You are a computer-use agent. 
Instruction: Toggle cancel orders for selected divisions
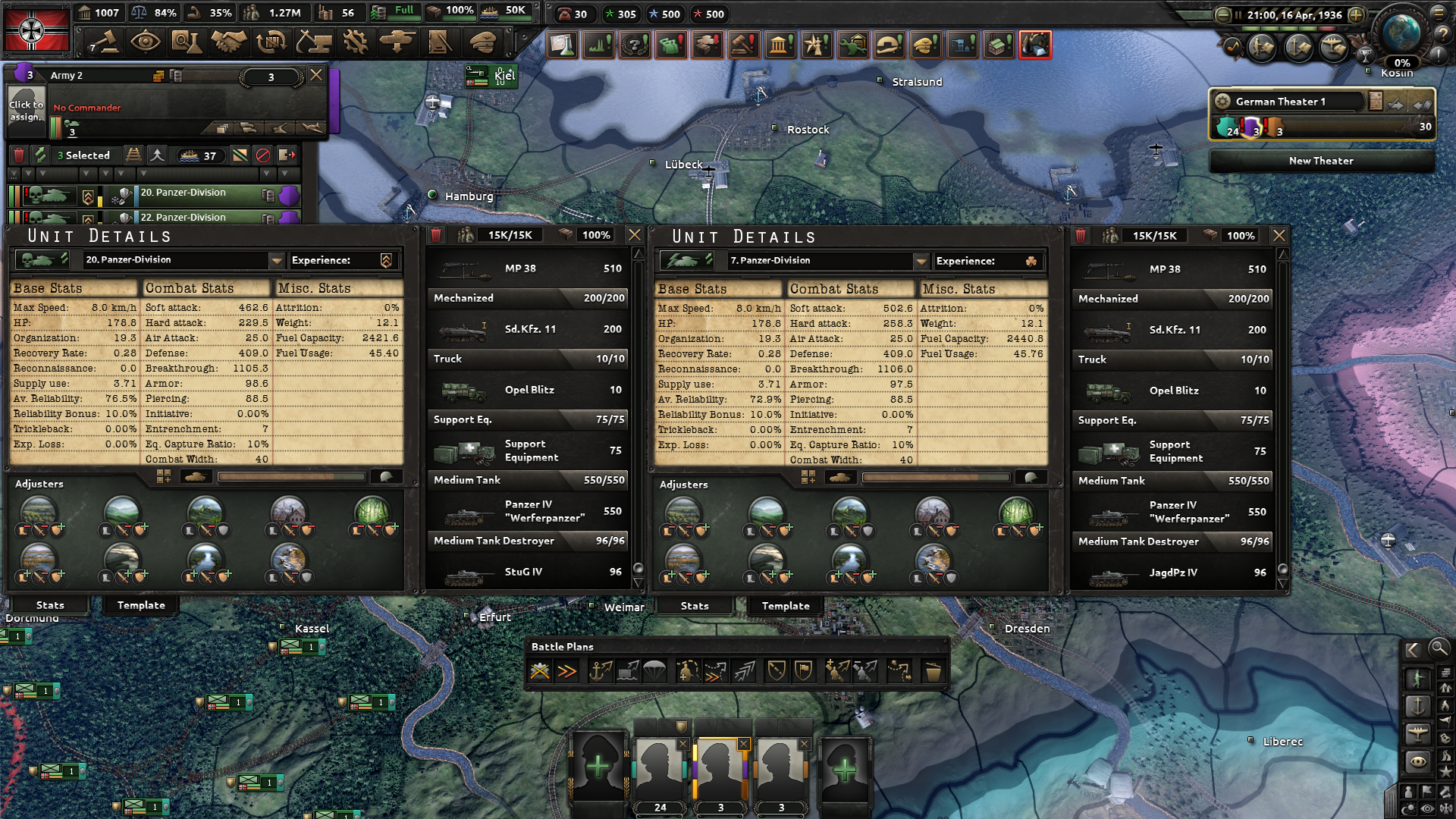[x=263, y=155]
